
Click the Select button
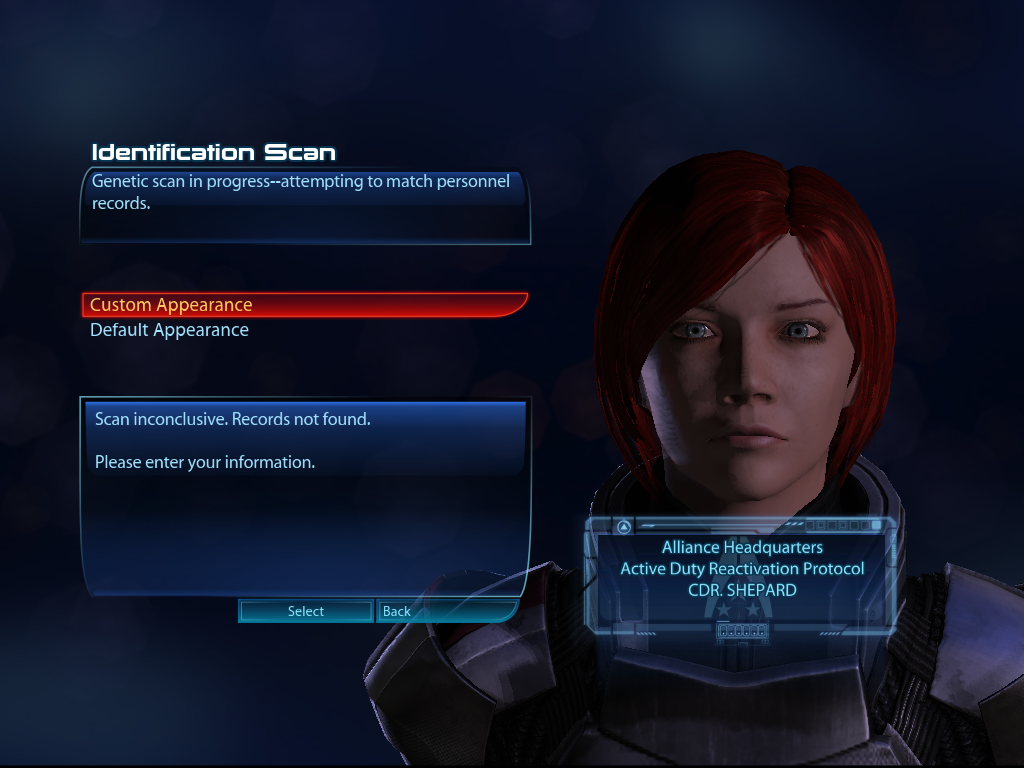pyautogui.click(x=305, y=611)
